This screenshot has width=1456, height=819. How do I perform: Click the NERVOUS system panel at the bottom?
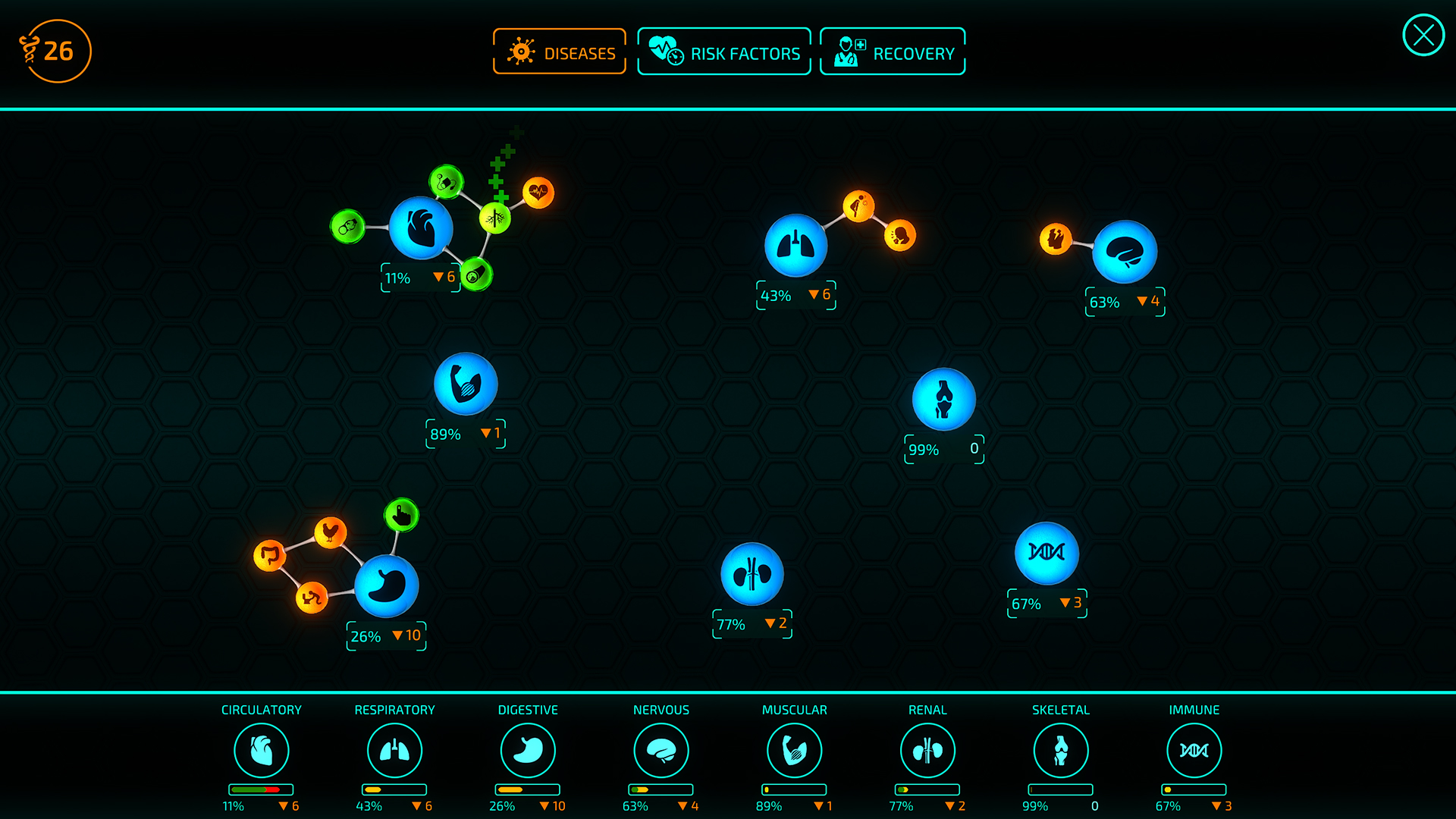[x=661, y=751]
